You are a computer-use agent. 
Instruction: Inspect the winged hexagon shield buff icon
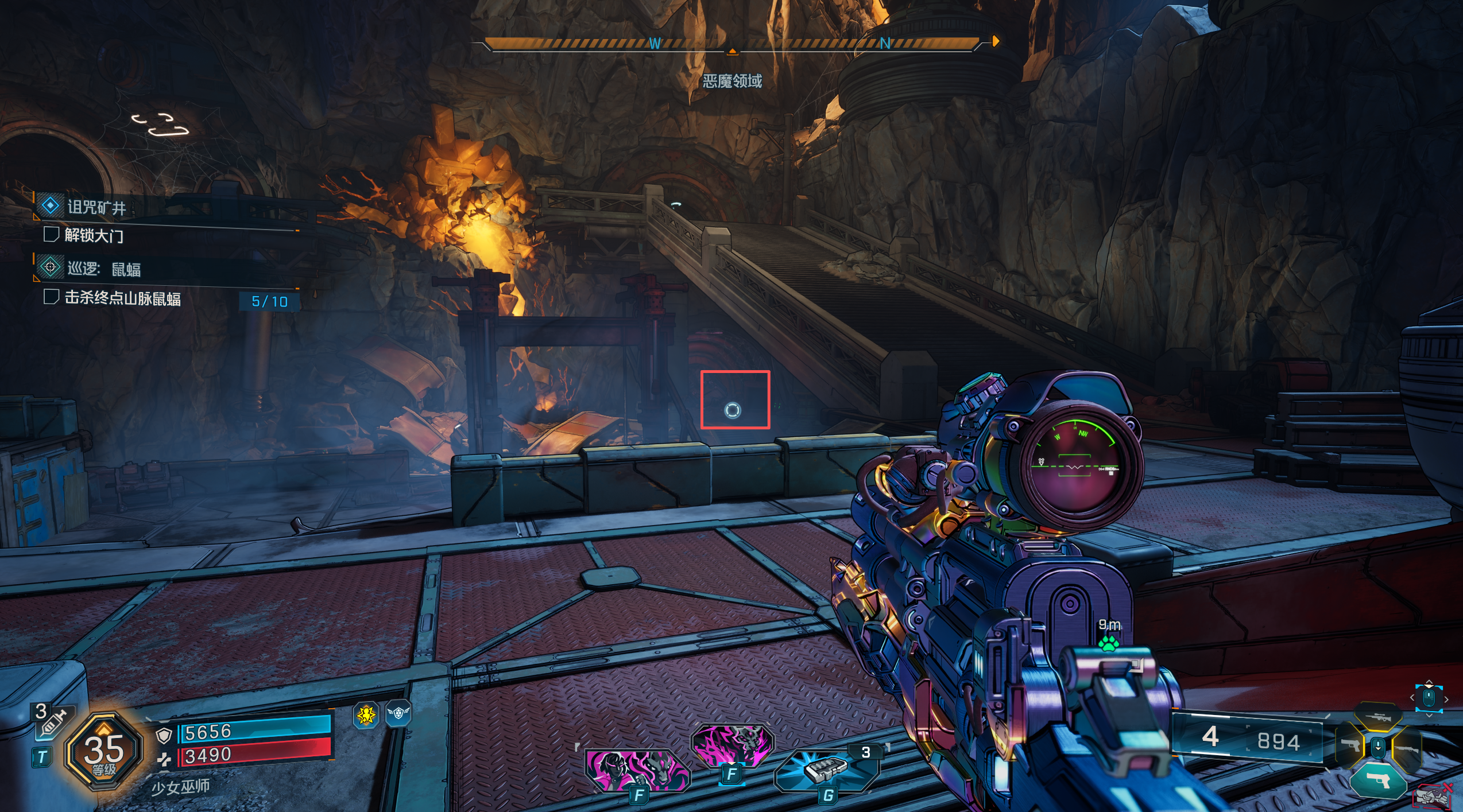398,713
